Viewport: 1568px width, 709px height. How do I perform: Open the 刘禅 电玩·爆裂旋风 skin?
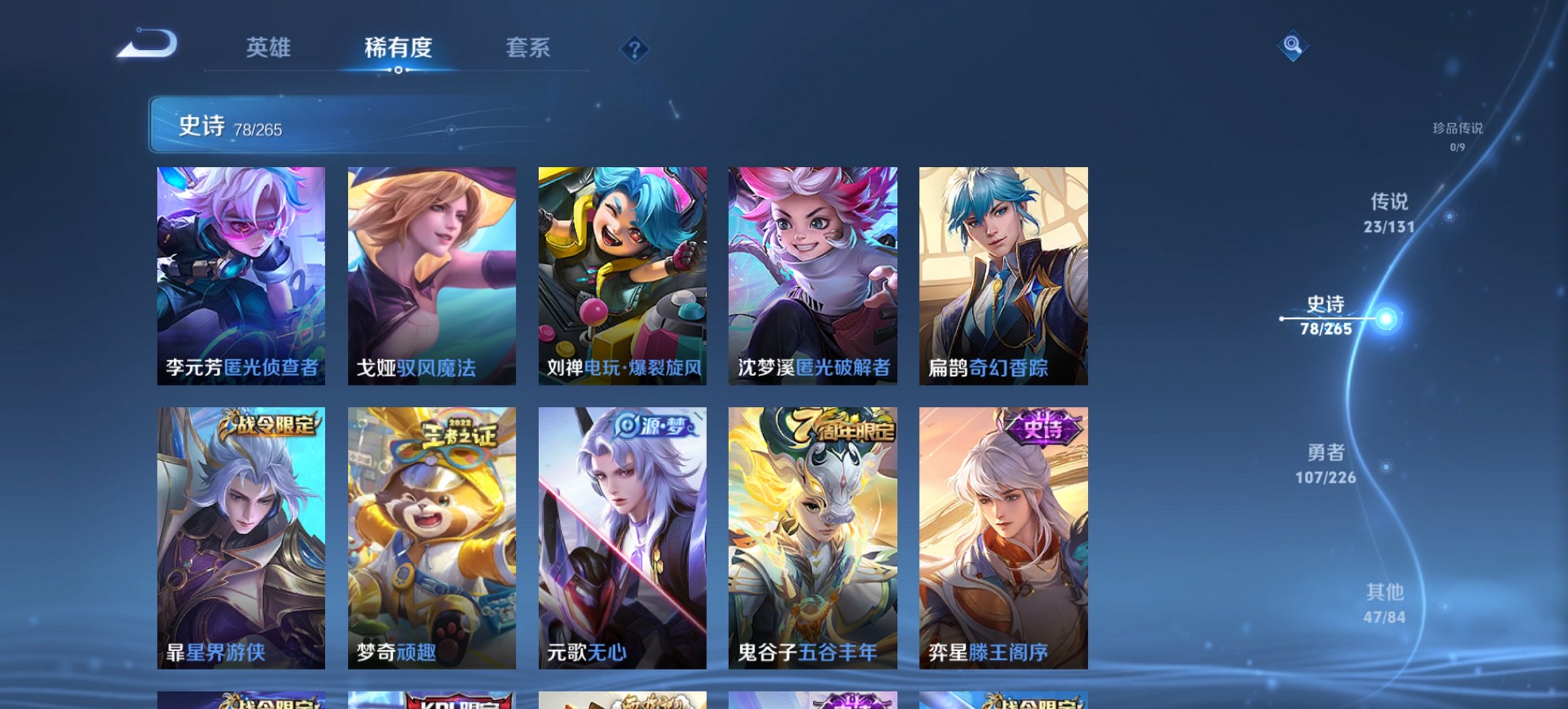622,273
